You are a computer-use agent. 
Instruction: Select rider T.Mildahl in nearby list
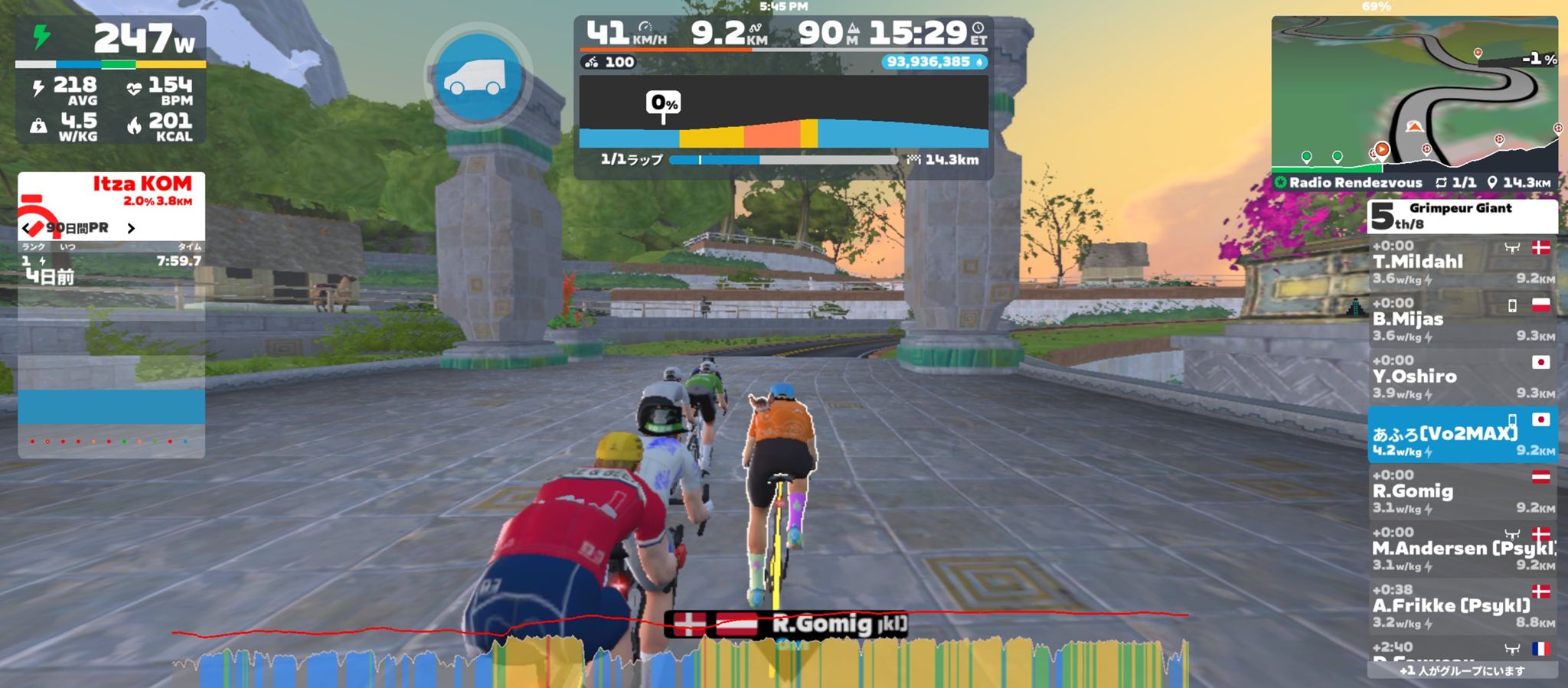(x=1462, y=262)
